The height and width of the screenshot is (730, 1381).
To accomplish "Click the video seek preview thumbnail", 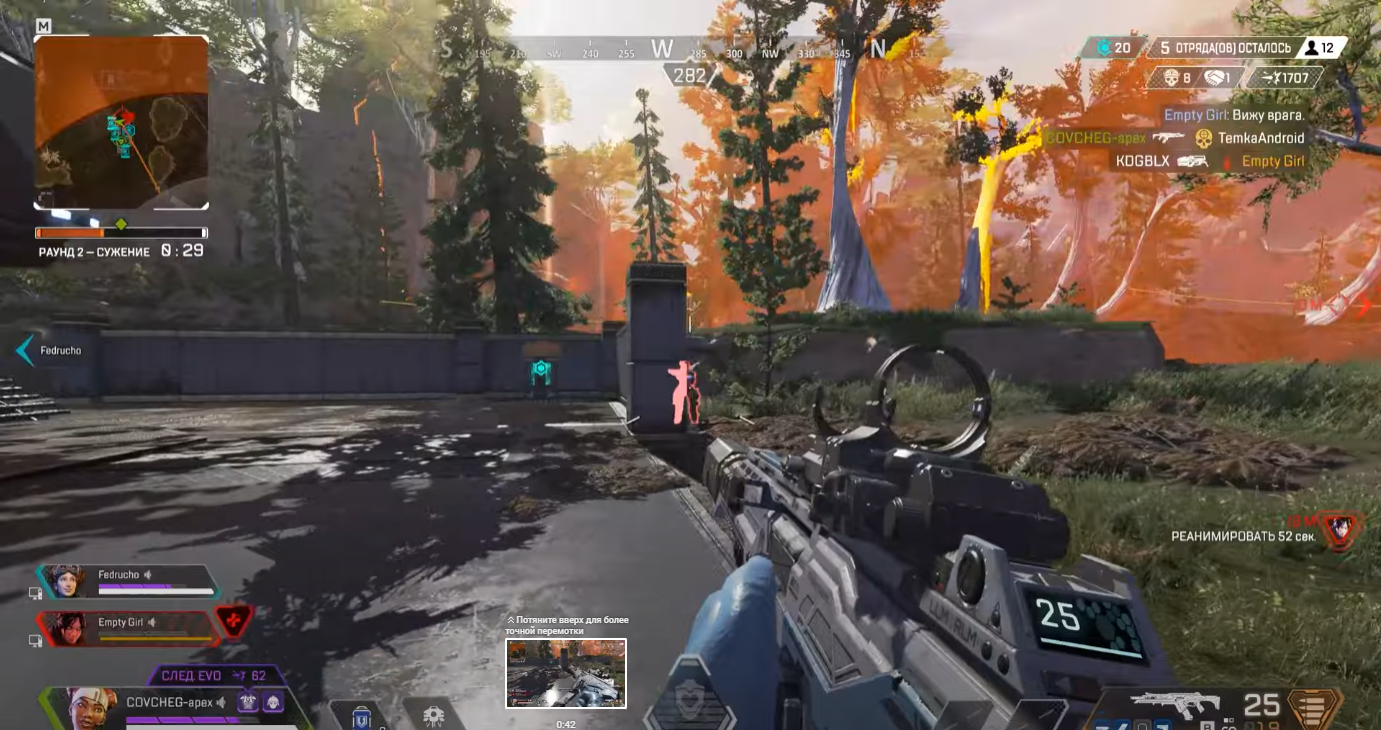I will 566,673.
